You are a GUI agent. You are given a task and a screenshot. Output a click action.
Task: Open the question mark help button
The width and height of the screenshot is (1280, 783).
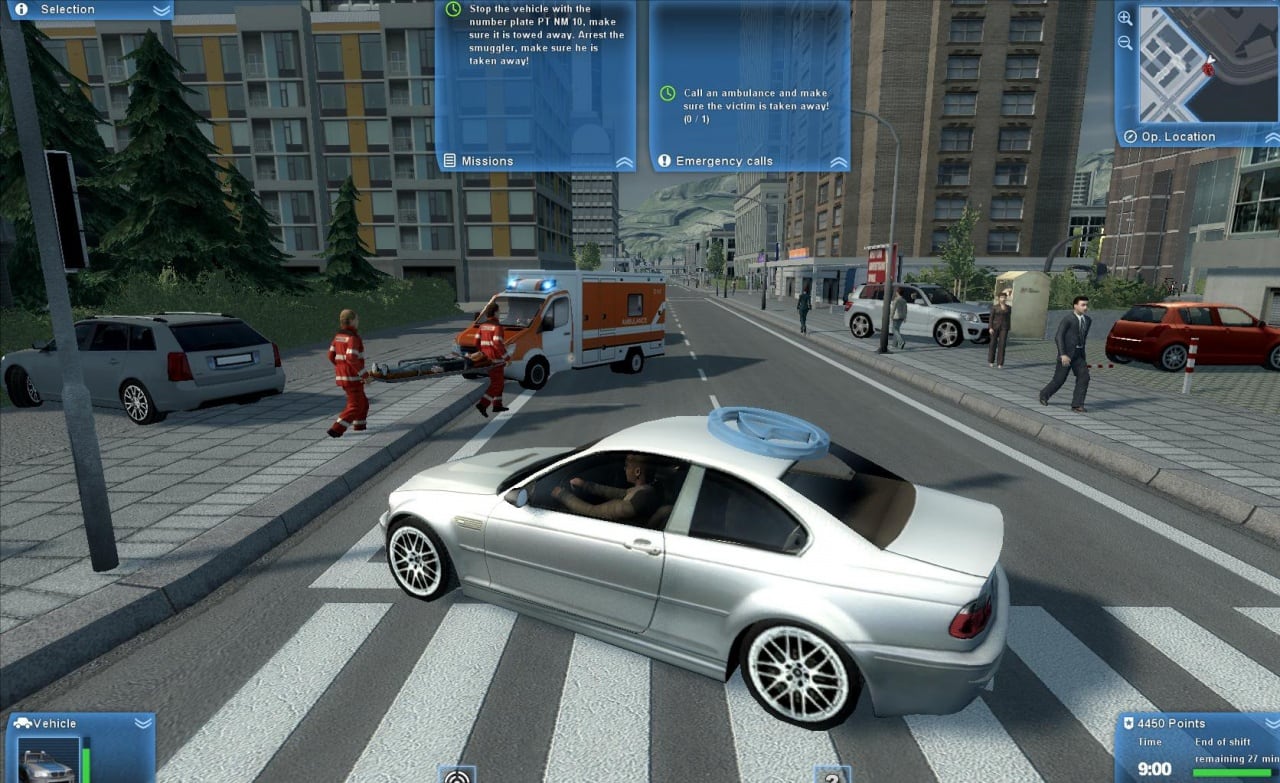(831, 776)
